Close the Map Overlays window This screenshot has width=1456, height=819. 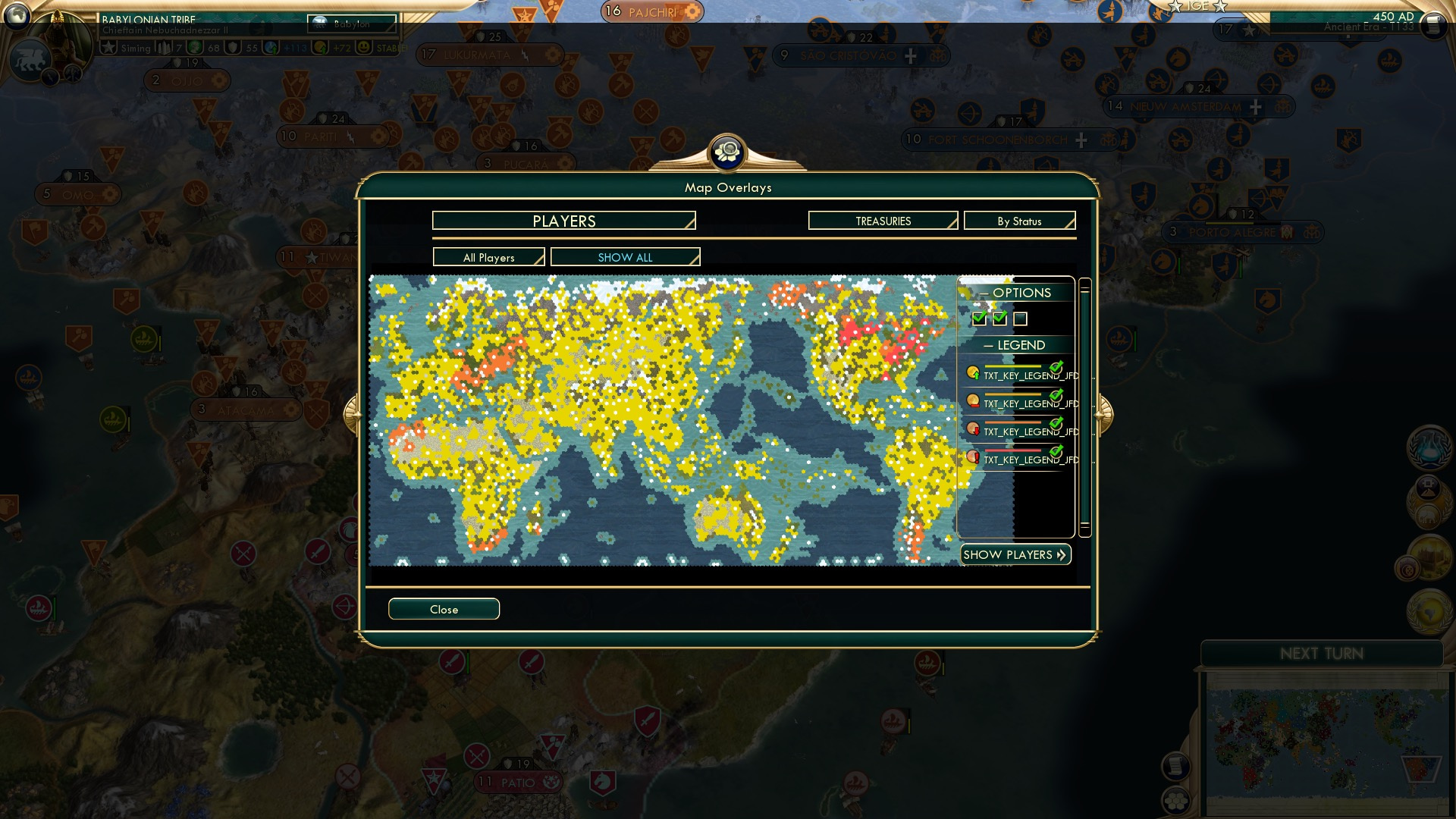coord(444,609)
